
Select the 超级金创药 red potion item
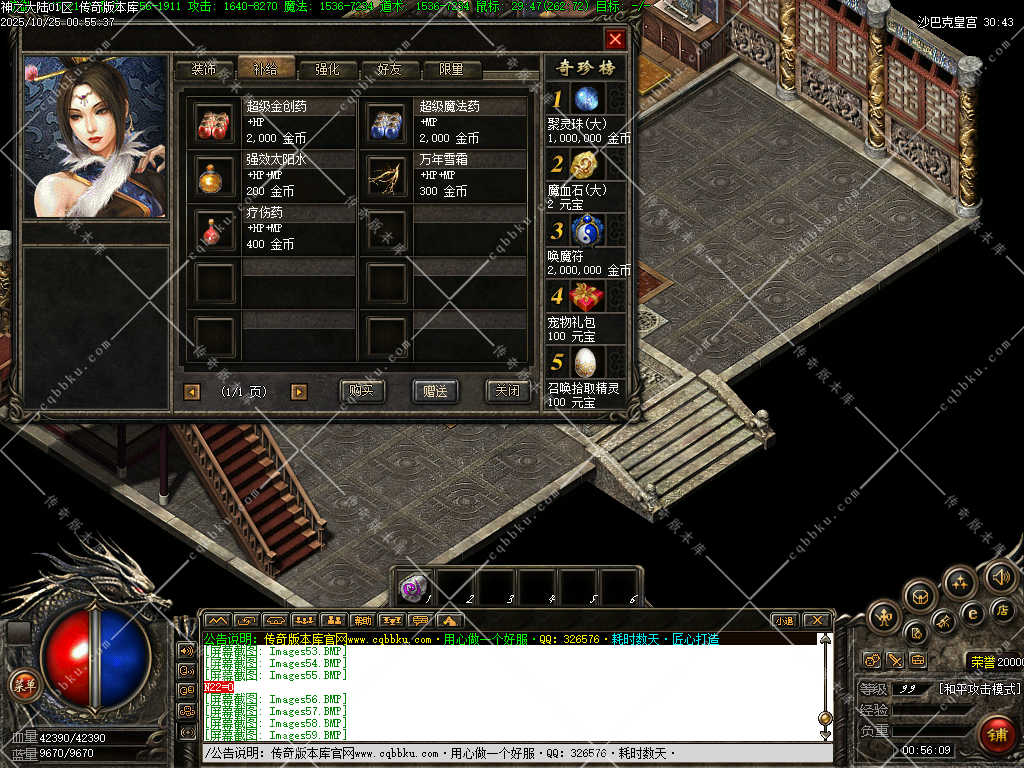(214, 123)
